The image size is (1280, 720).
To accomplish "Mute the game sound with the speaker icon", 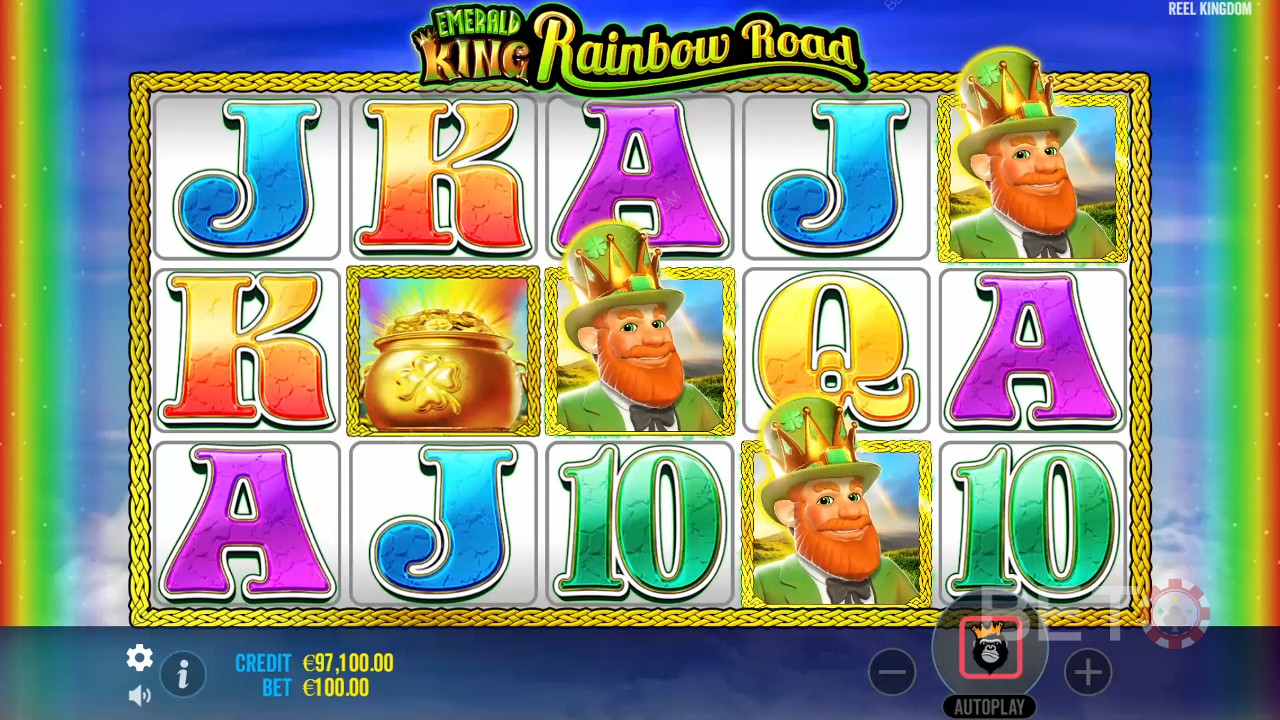I will point(139,694).
